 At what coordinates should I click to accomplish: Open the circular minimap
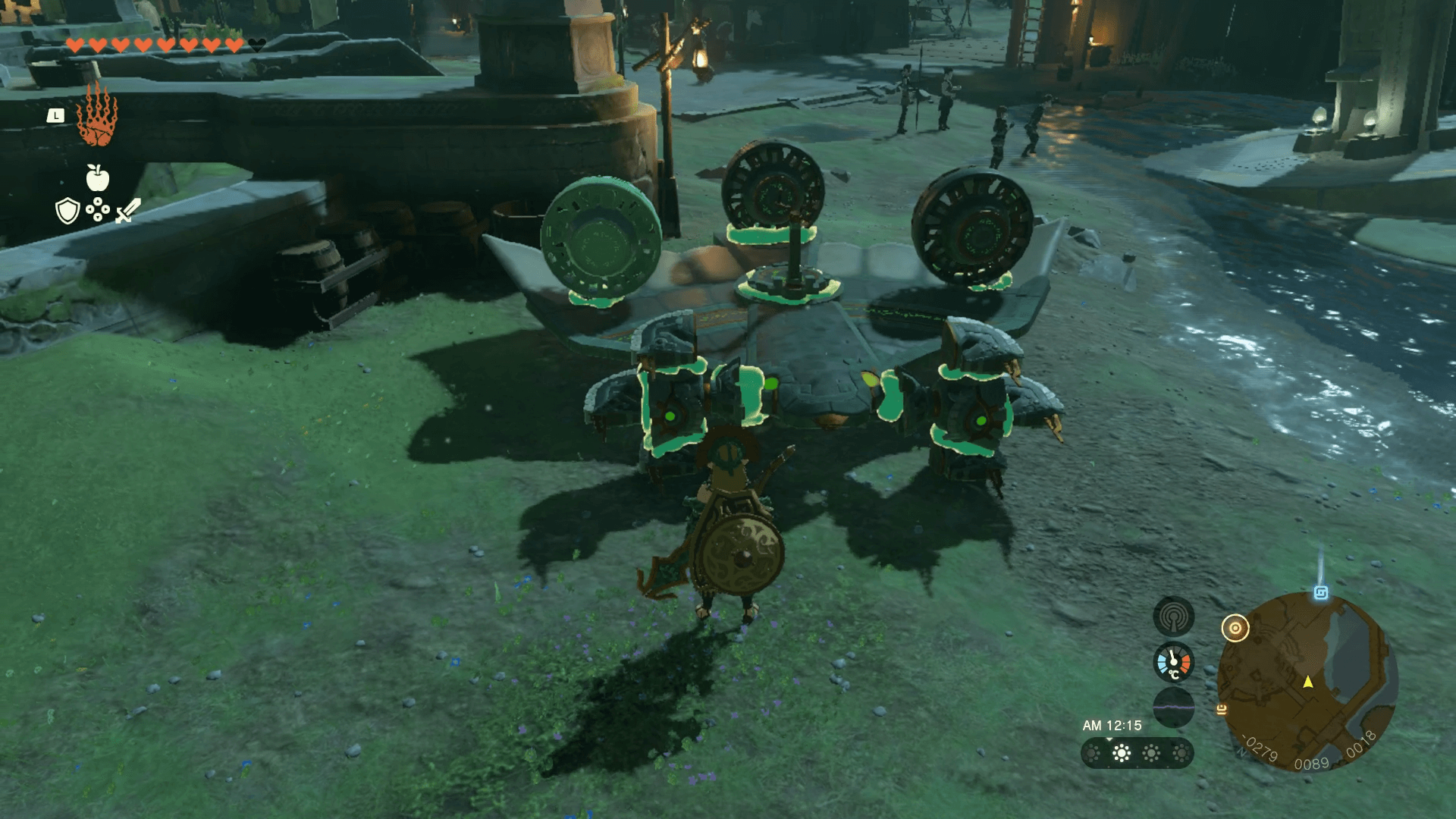tap(1307, 682)
